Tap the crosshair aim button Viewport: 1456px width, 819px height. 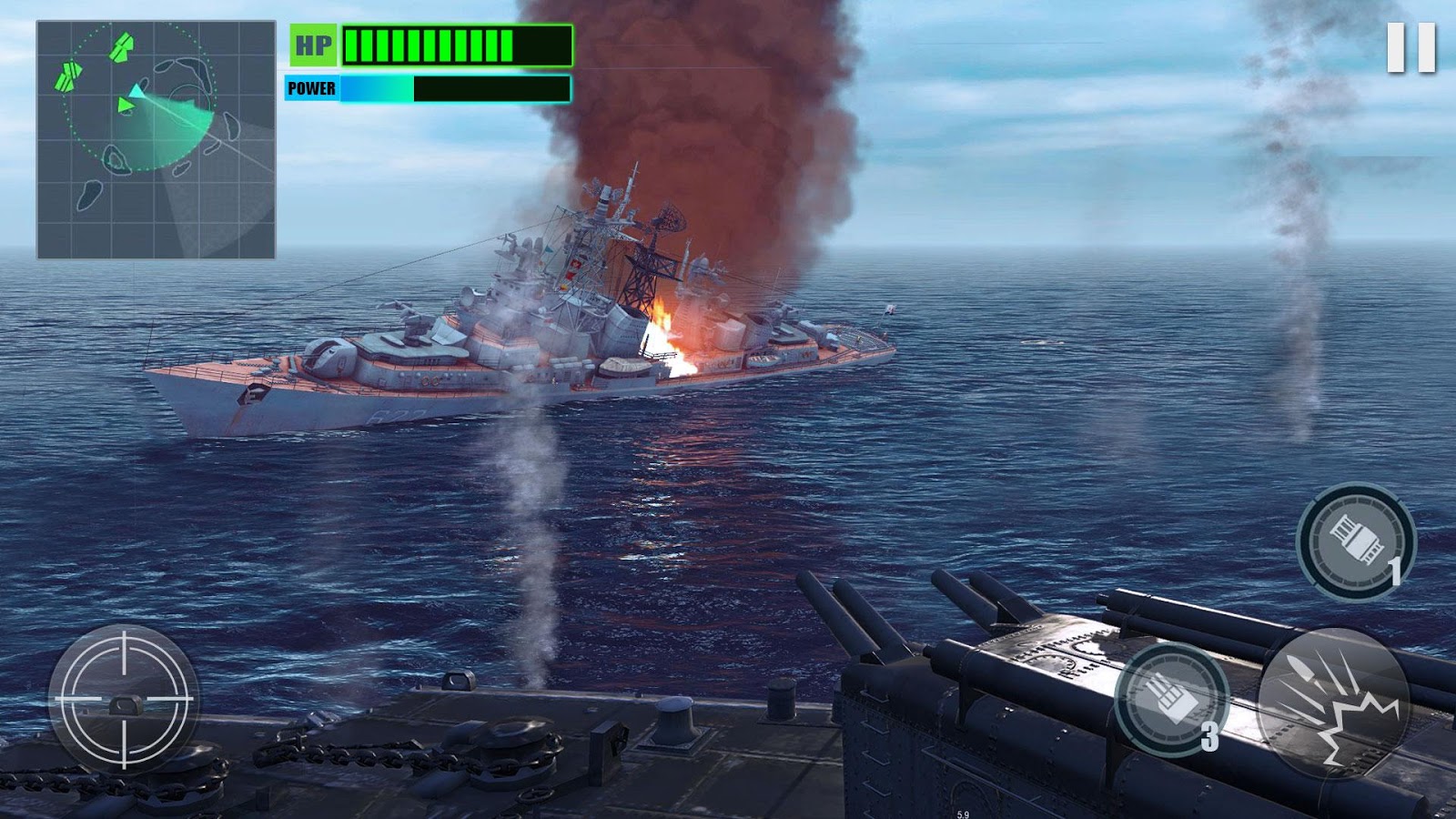tap(123, 699)
